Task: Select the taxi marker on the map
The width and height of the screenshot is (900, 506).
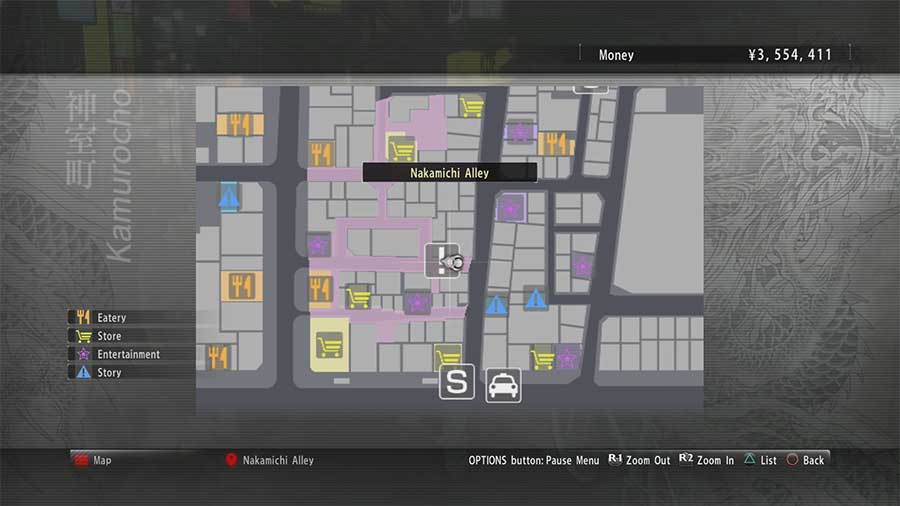Action: (x=503, y=384)
